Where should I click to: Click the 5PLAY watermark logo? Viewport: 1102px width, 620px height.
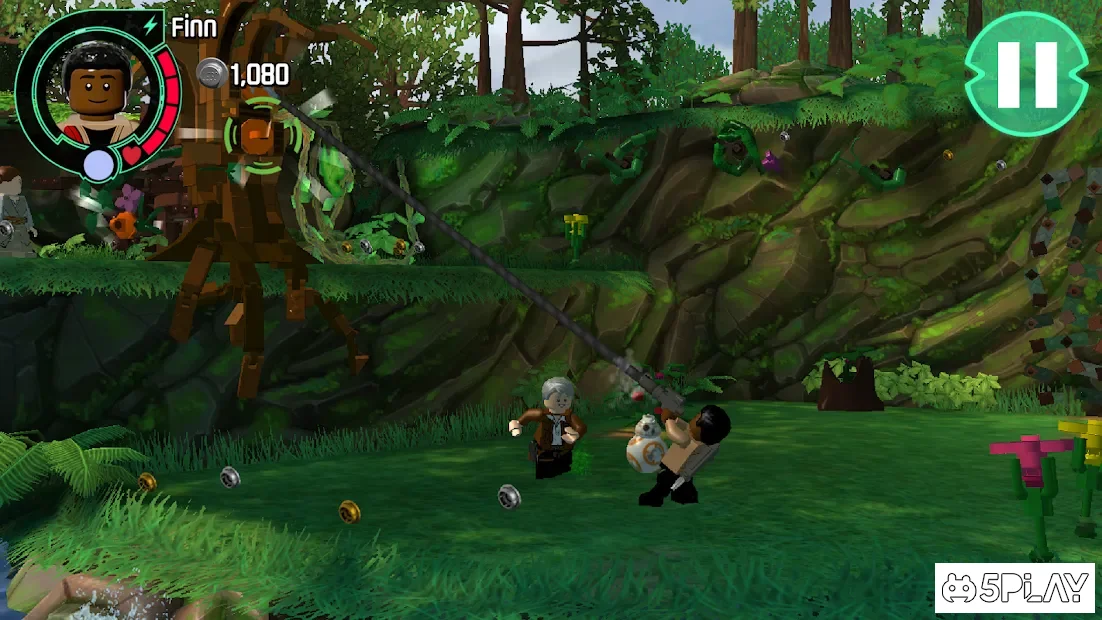pos(1014,588)
